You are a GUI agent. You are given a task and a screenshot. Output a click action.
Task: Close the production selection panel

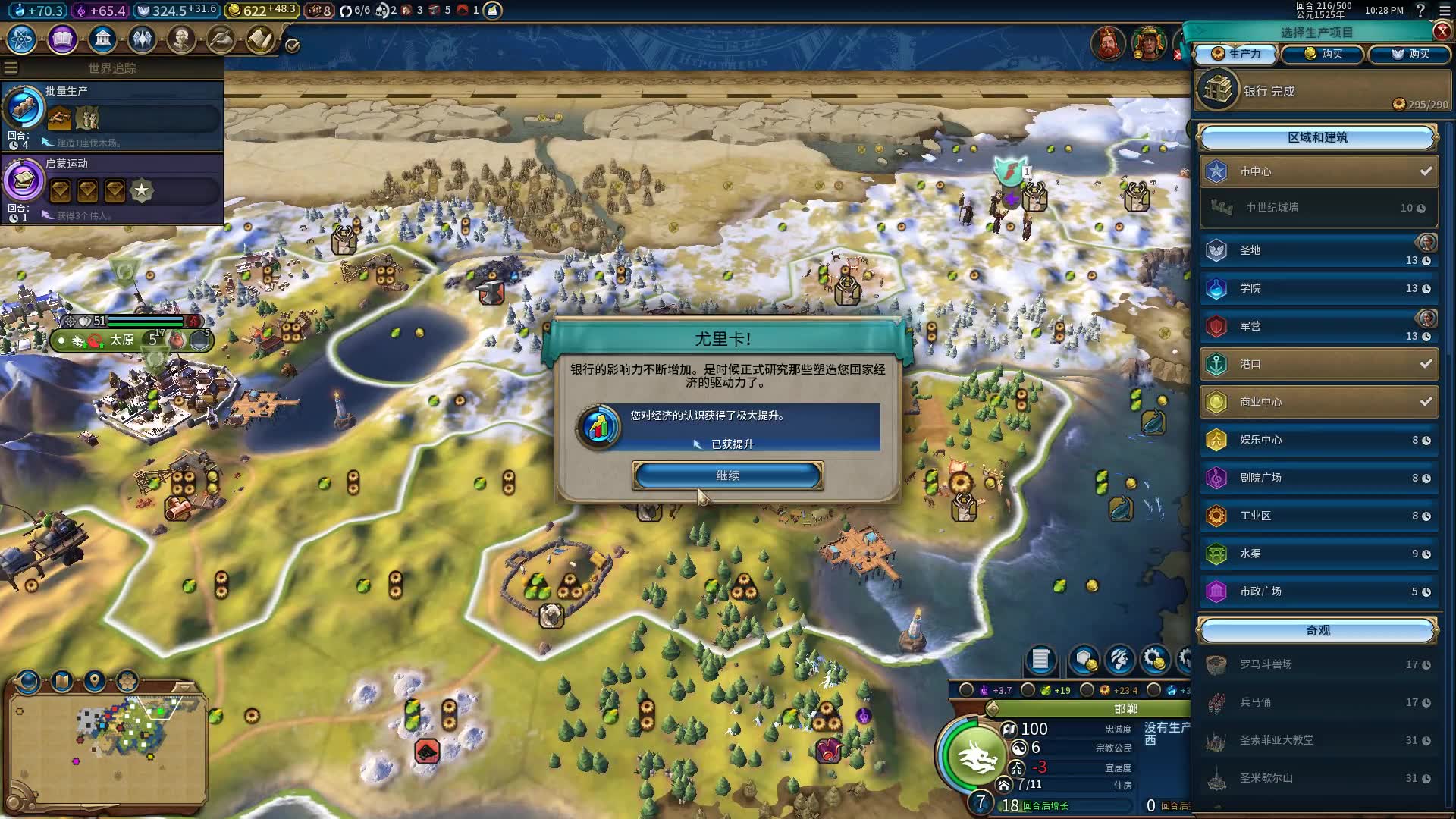1442,31
